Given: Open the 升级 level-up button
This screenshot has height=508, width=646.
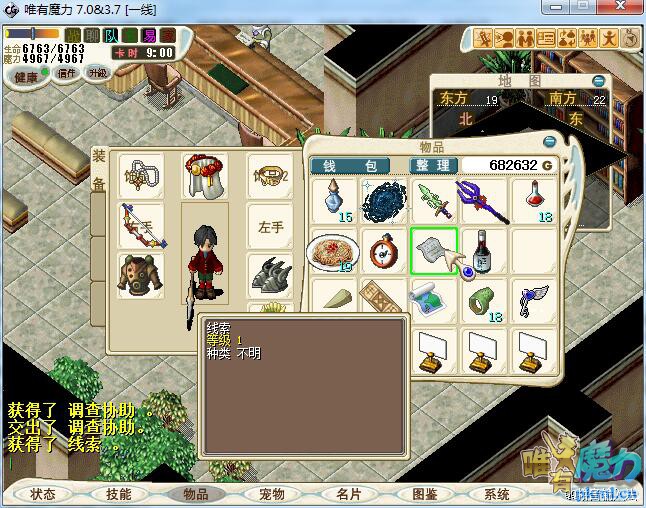Looking at the screenshot, I should point(97,73).
